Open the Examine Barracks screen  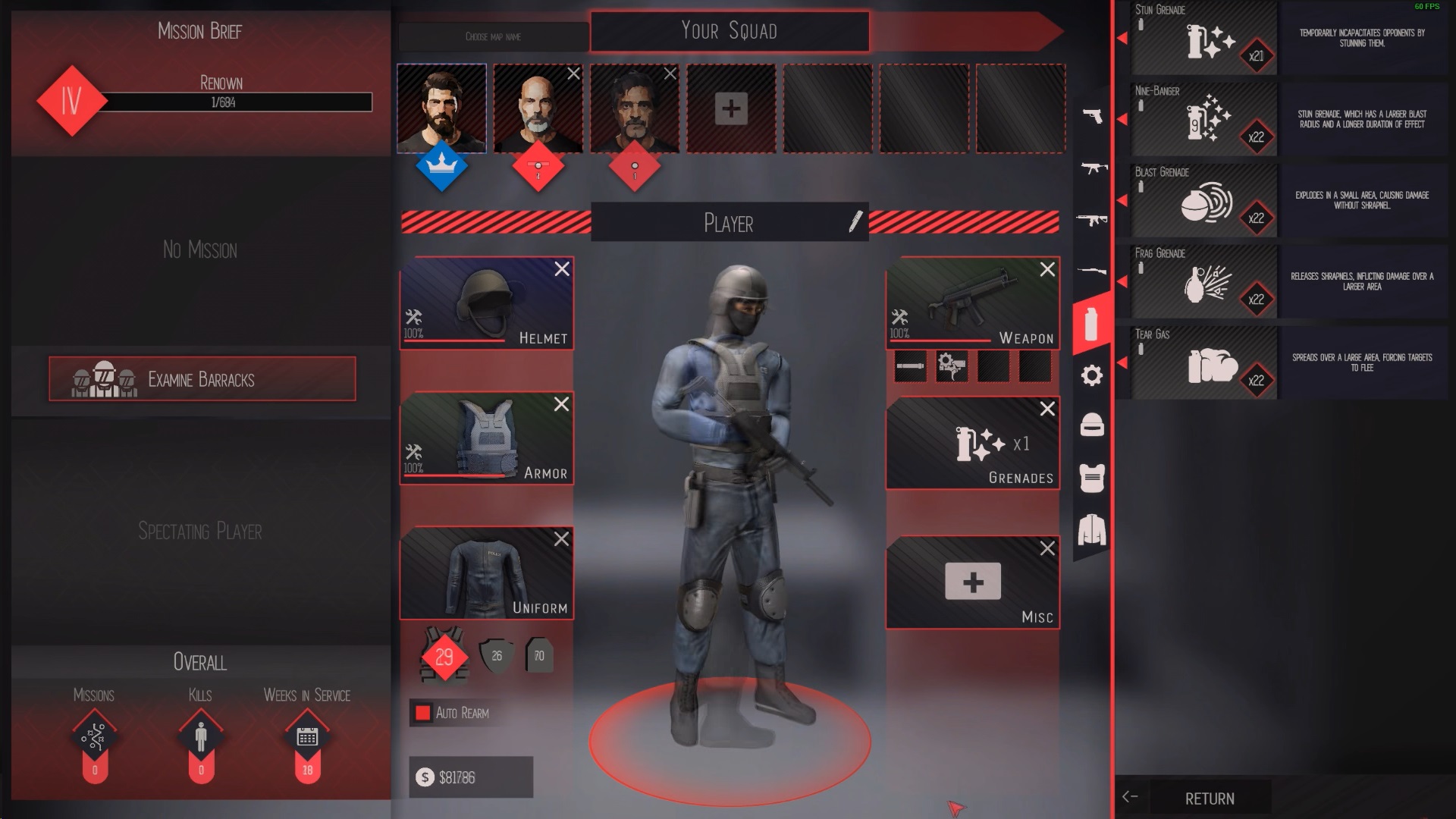202,379
